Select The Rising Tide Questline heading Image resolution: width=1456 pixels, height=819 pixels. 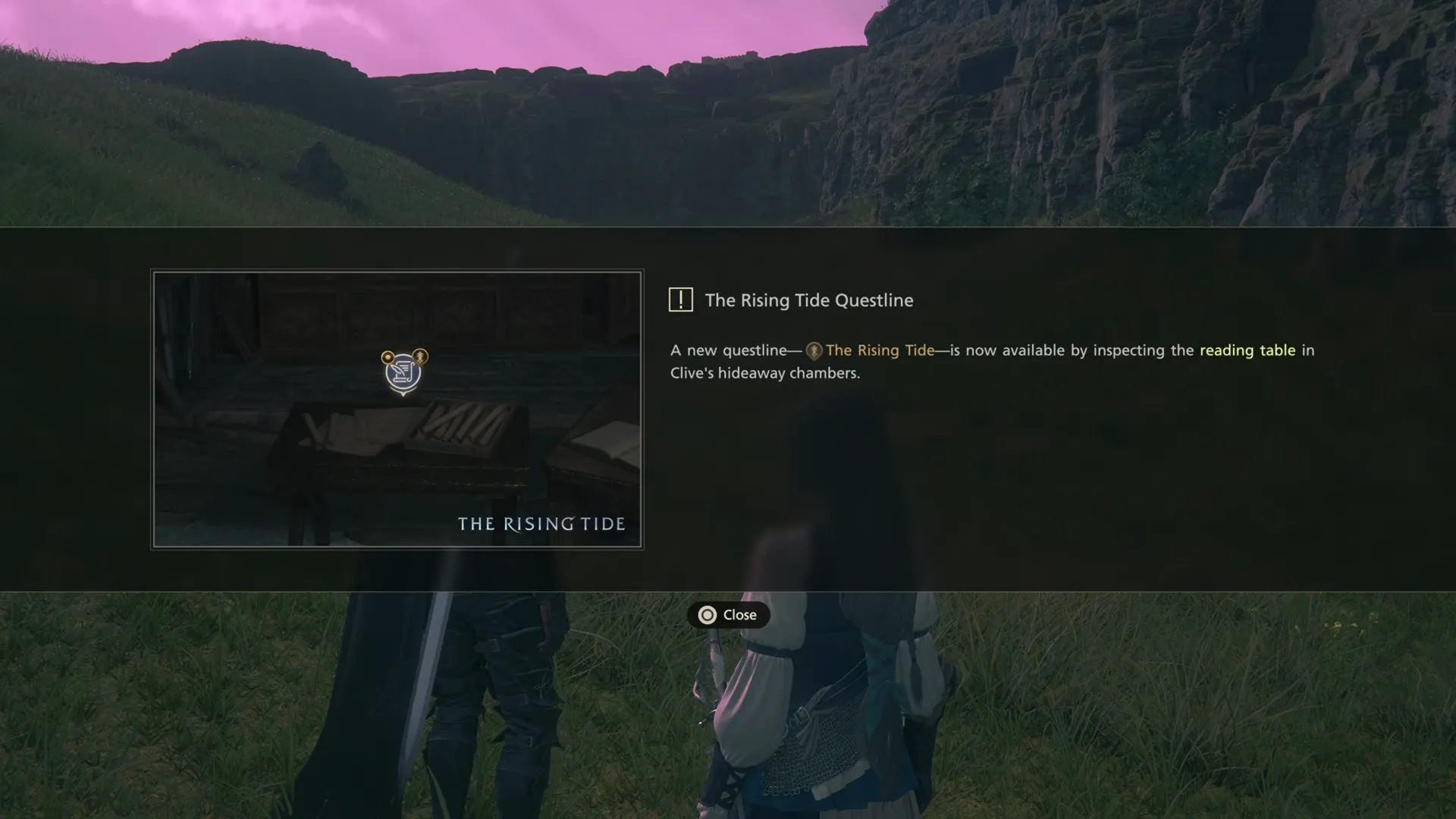(808, 300)
